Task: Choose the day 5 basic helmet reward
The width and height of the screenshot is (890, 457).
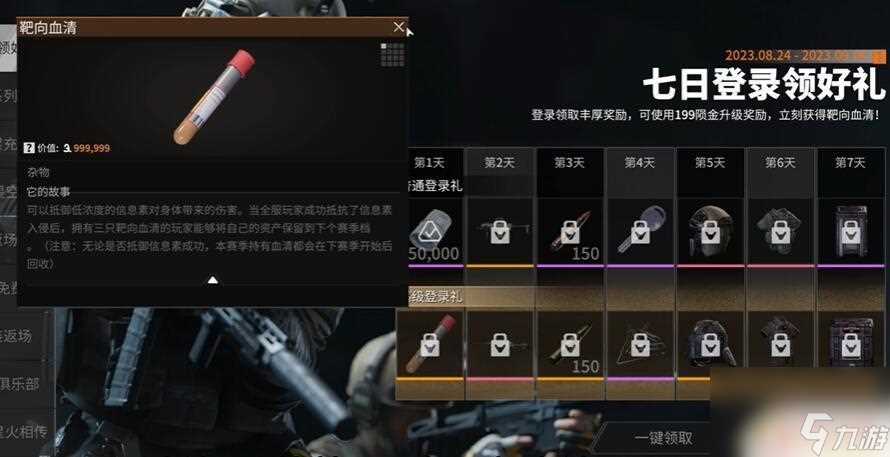Action: tap(710, 232)
